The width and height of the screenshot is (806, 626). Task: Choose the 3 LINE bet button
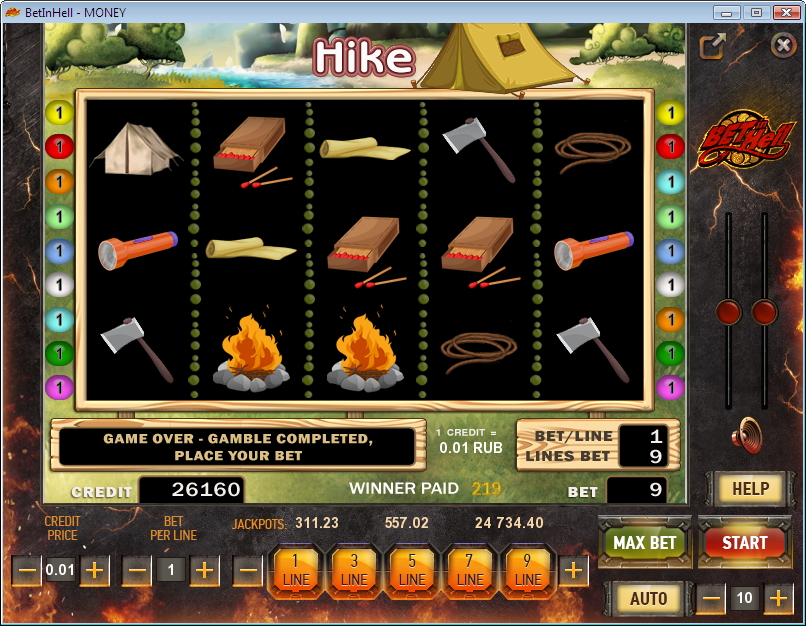coord(354,571)
